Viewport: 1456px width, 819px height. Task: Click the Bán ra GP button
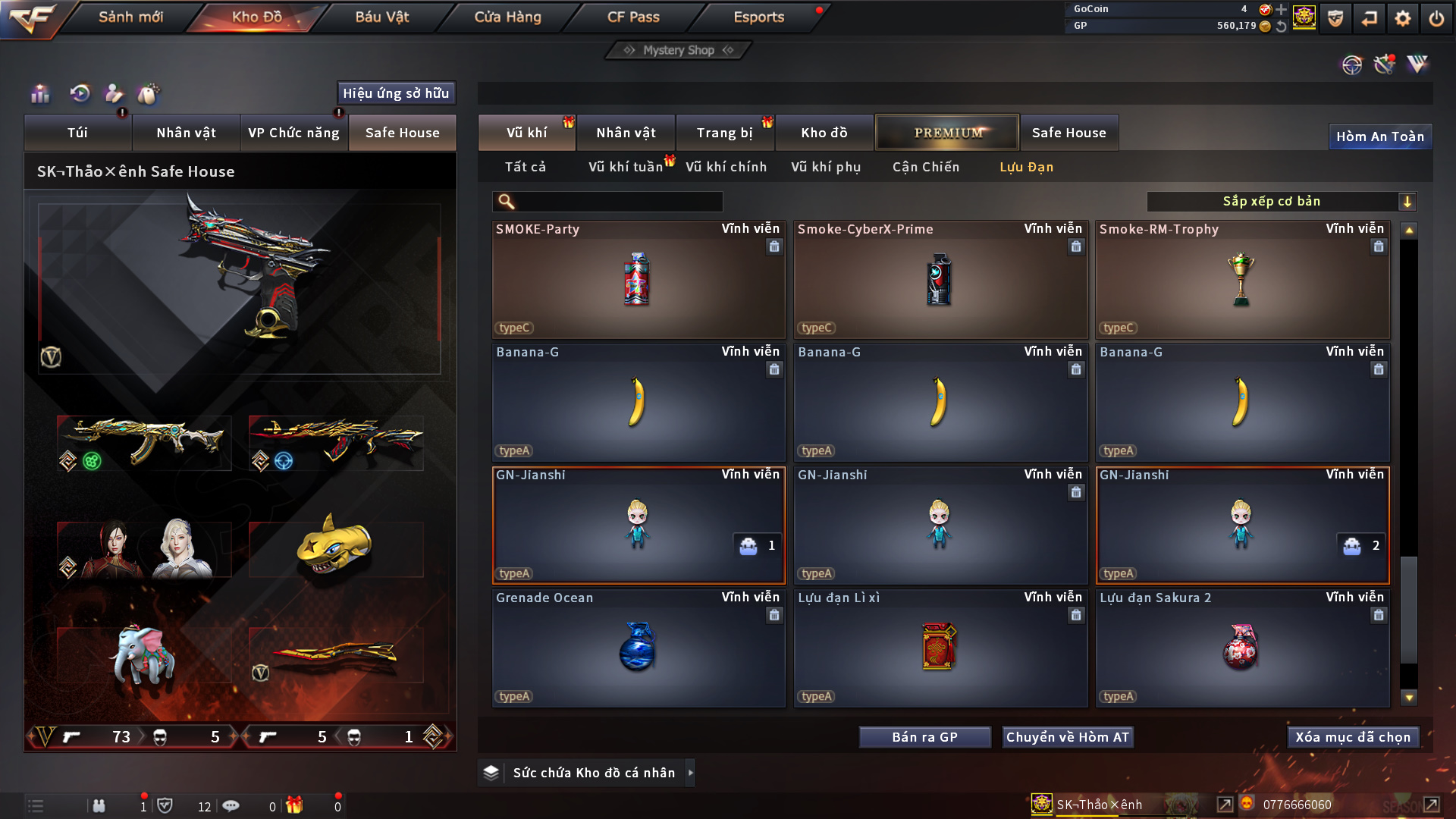pos(924,737)
